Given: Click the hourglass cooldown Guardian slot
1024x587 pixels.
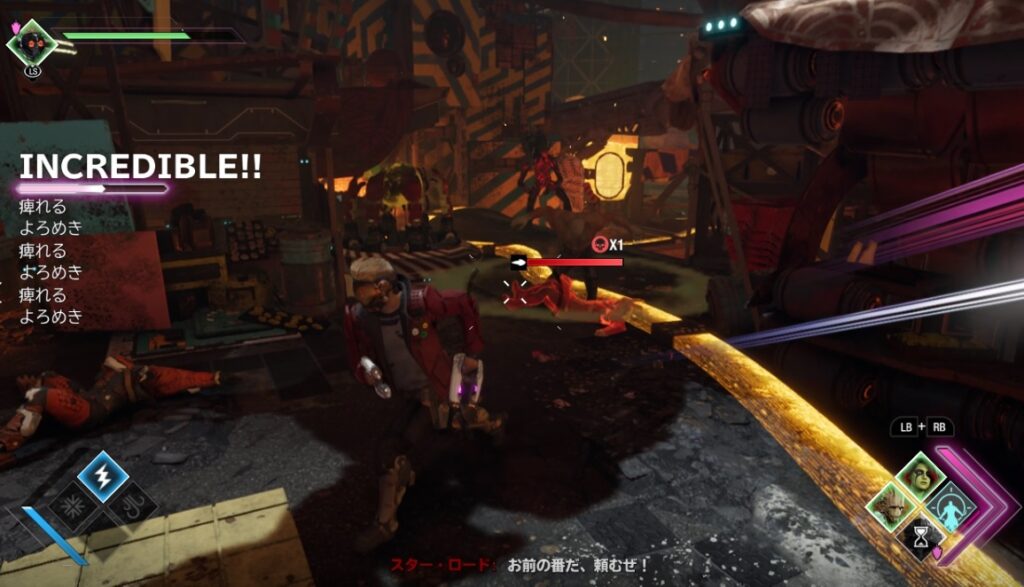Looking at the screenshot, I should click(918, 537).
